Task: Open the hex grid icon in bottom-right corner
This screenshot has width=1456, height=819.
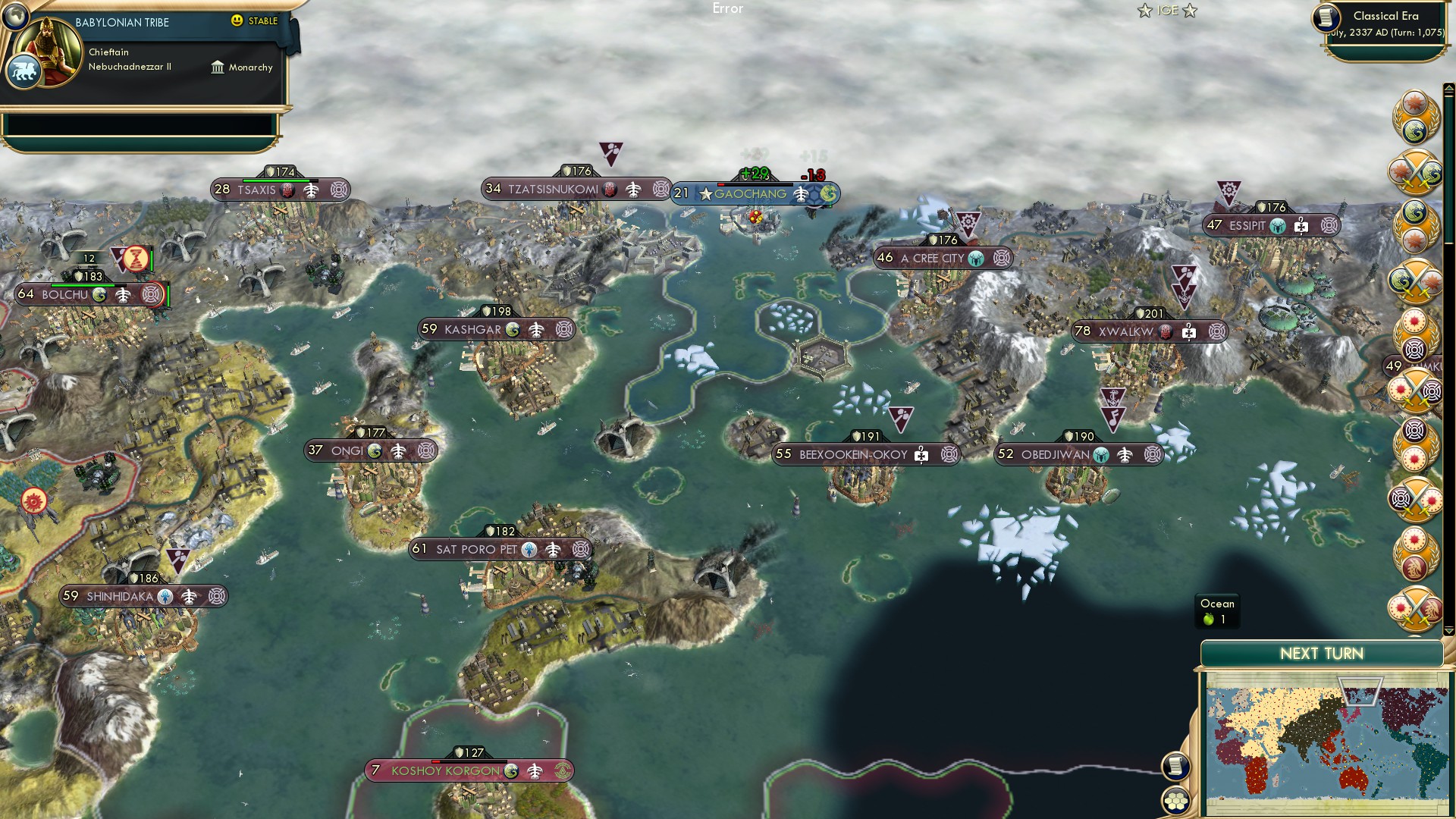Action: click(x=1176, y=799)
